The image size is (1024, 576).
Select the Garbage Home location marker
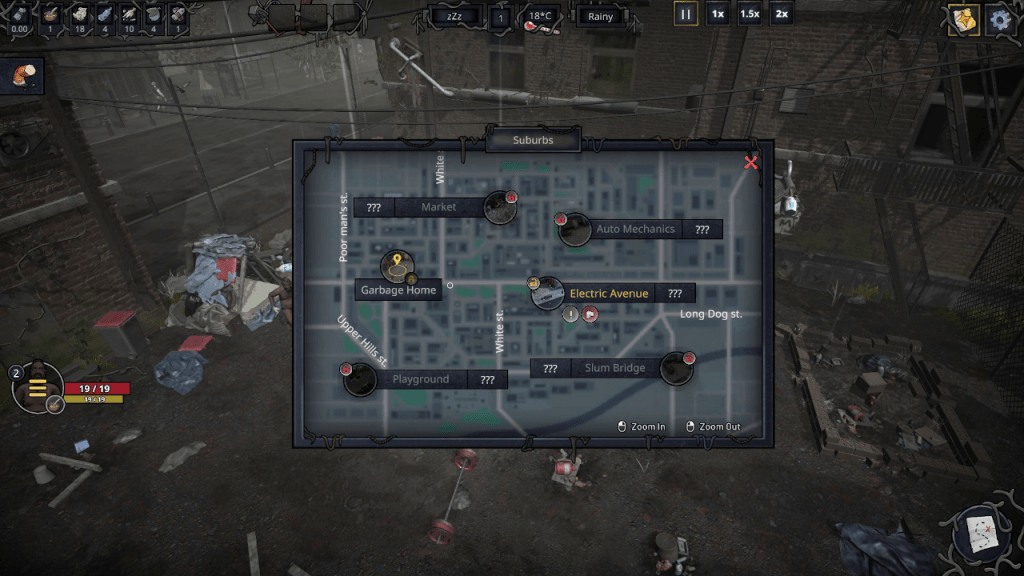[398, 266]
